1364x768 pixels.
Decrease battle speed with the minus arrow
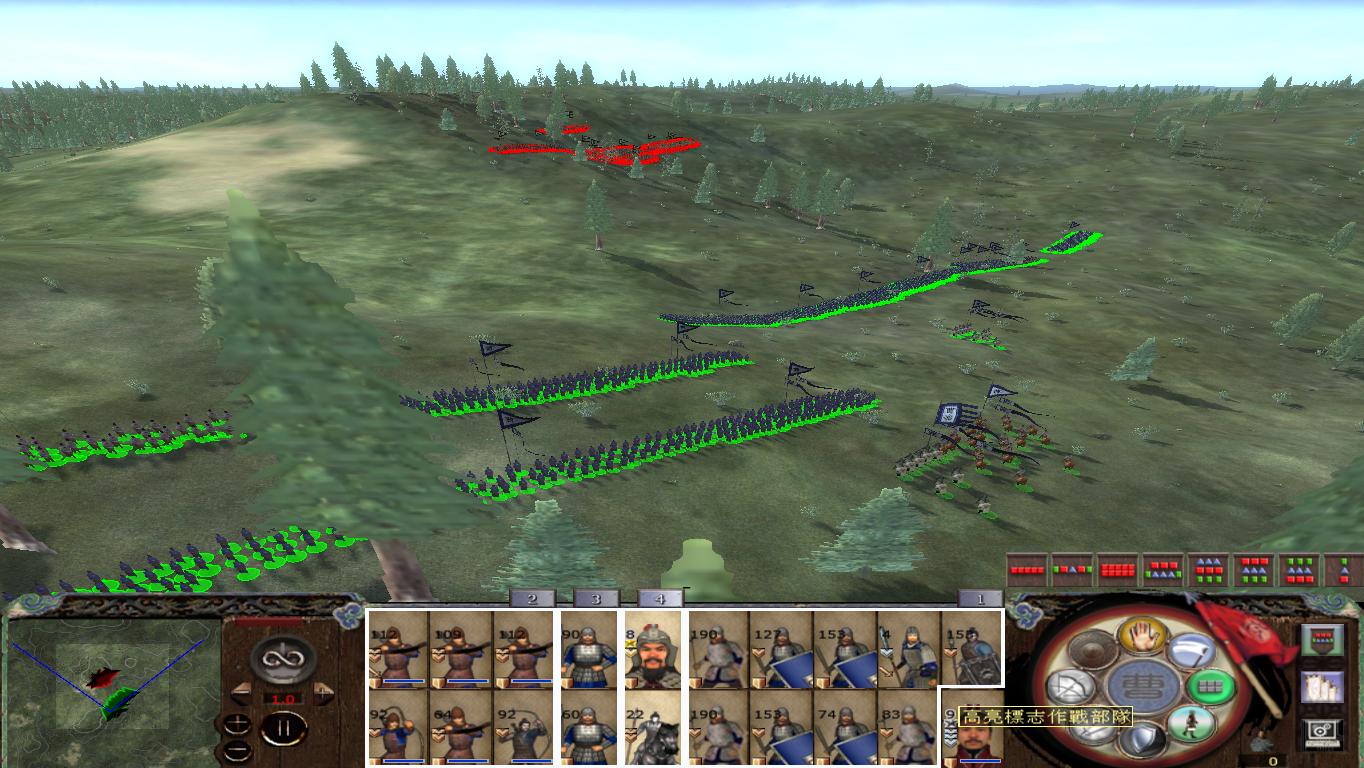tap(242, 693)
